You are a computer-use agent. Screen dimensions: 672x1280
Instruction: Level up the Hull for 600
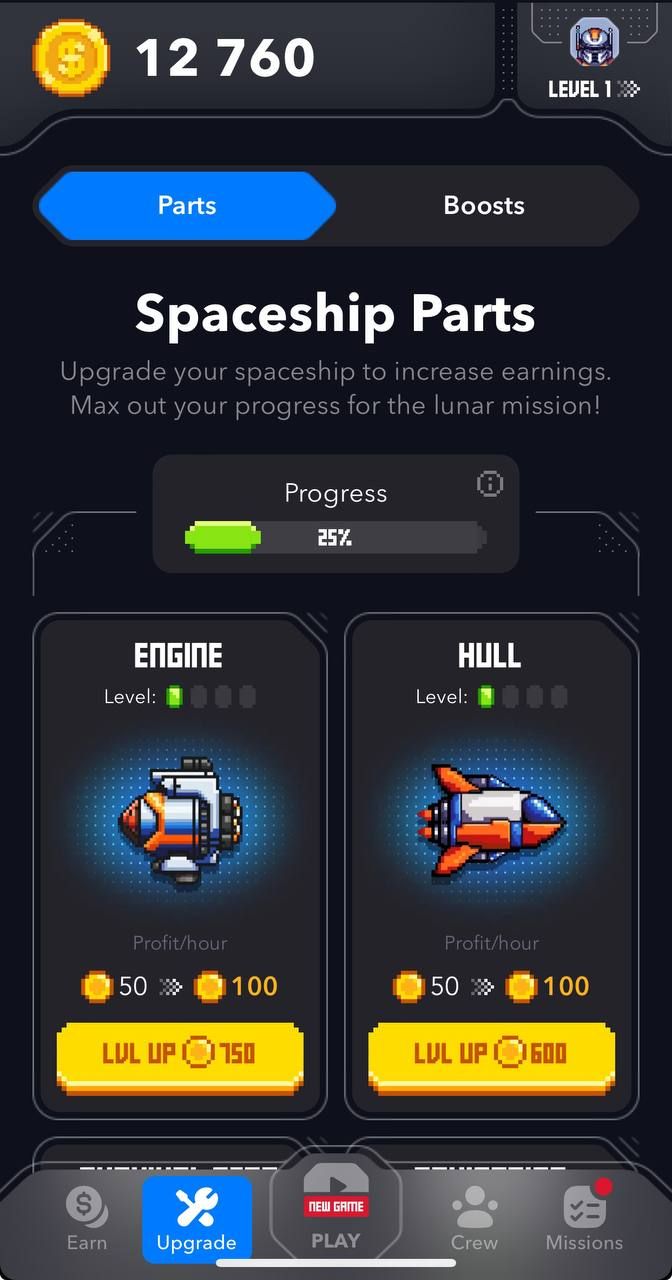[x=491, y=1053]
